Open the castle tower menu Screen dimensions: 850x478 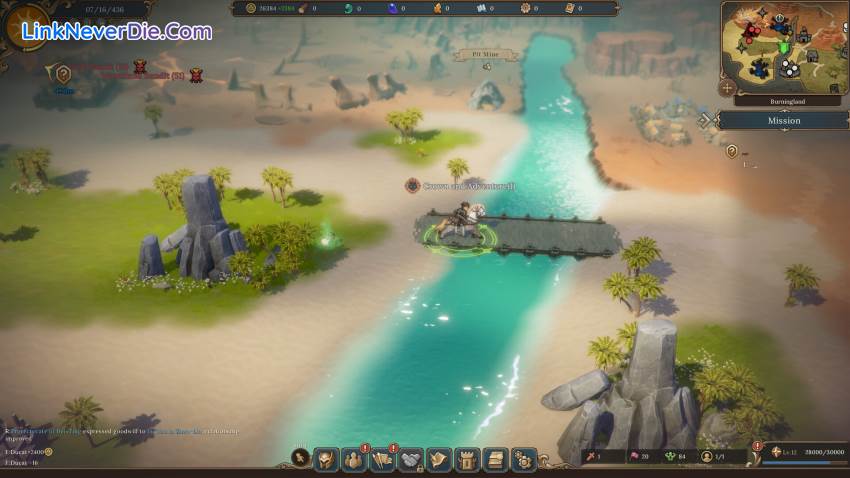pos(467,459)
